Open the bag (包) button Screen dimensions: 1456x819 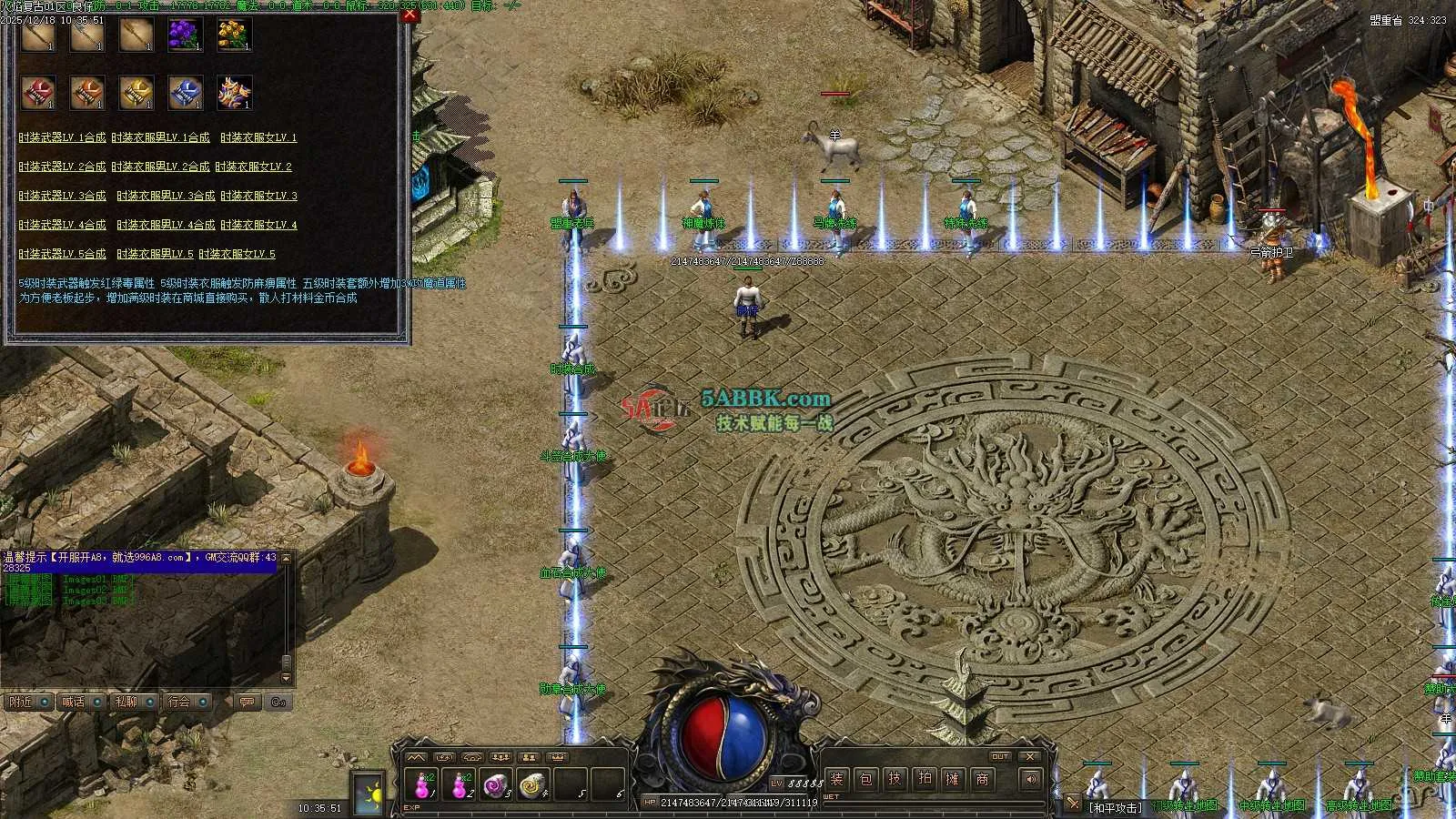tap(866, 779)
